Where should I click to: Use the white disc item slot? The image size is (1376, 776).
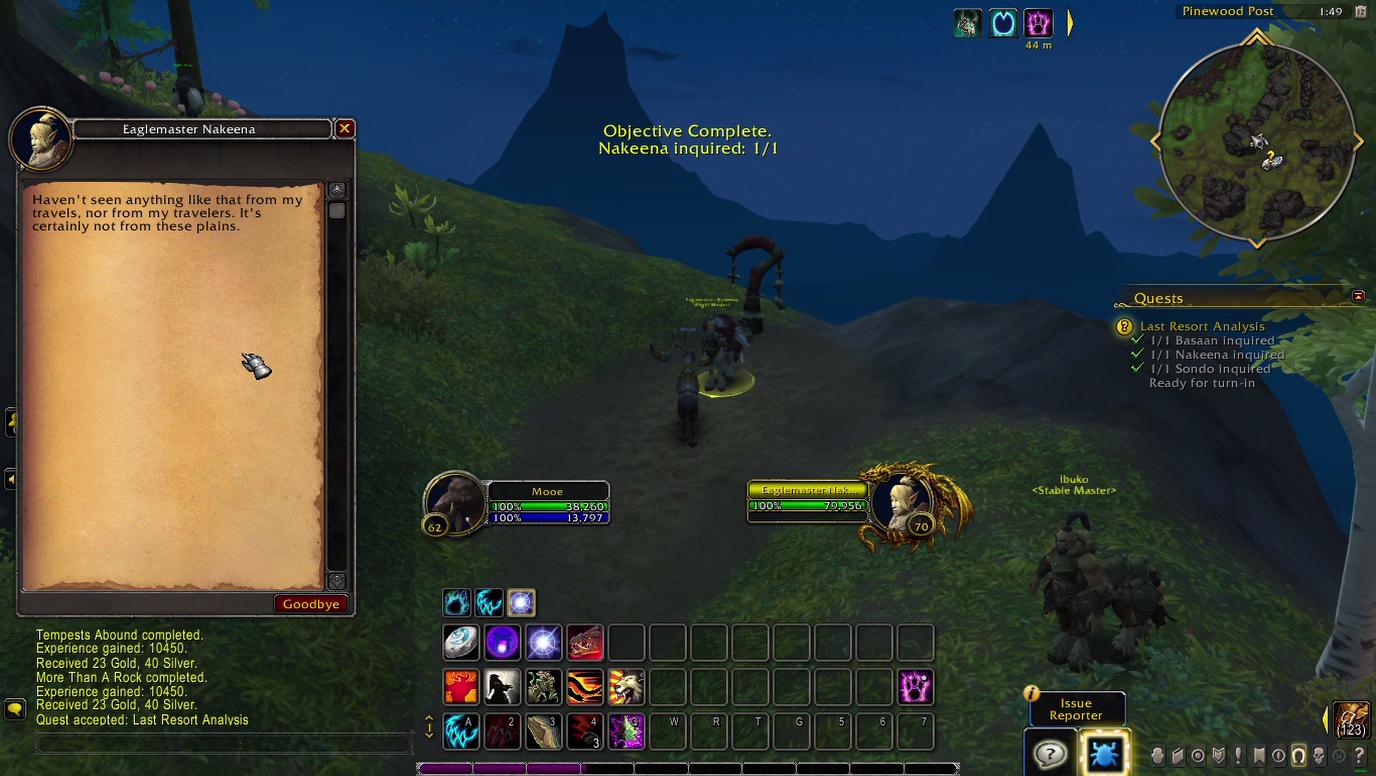click(461, 642)
